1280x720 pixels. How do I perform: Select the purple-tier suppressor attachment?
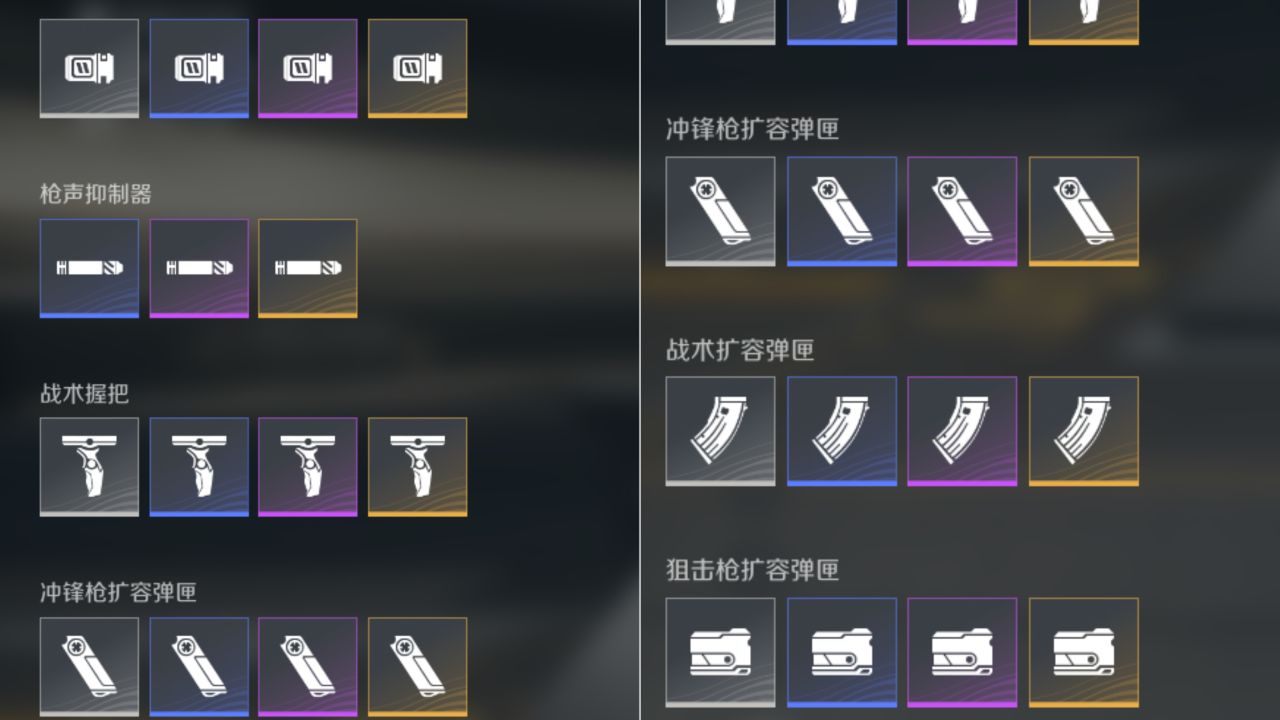click(x=198, y=267)
